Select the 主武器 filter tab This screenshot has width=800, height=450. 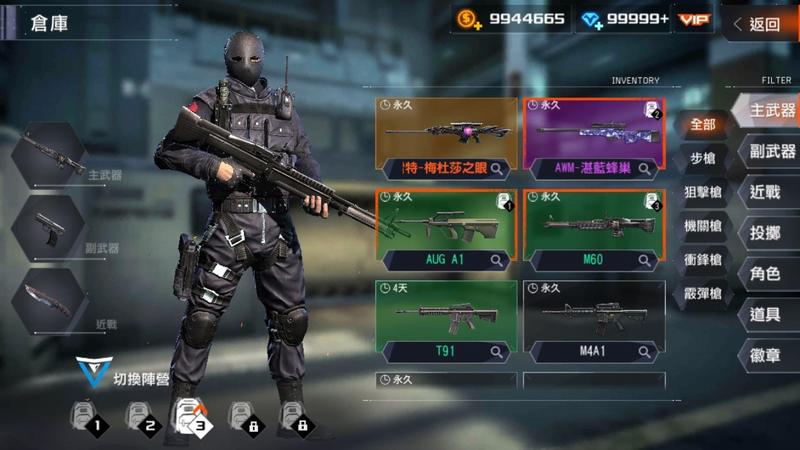[x=770, y=110]
